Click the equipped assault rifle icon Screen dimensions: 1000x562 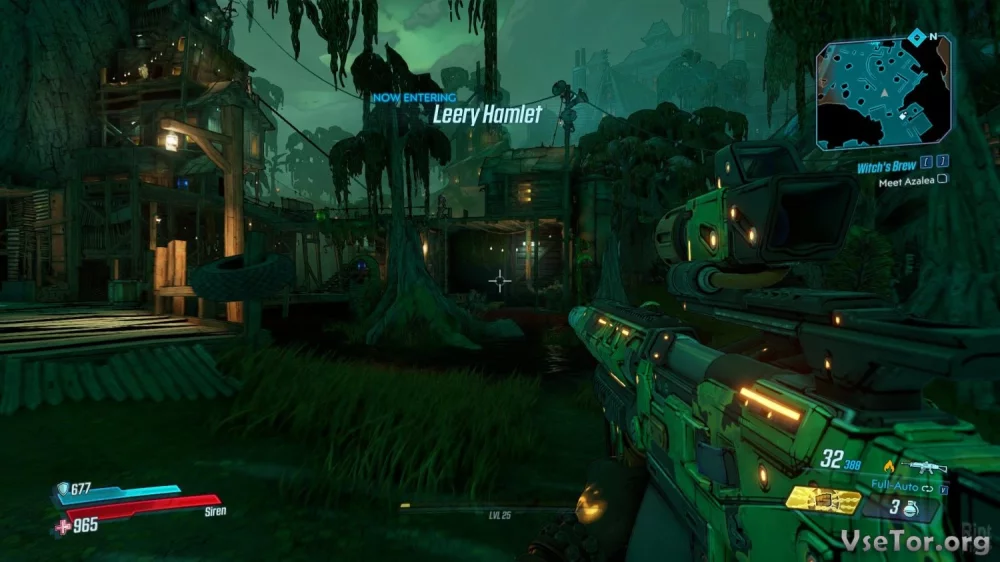click(922, 465)
